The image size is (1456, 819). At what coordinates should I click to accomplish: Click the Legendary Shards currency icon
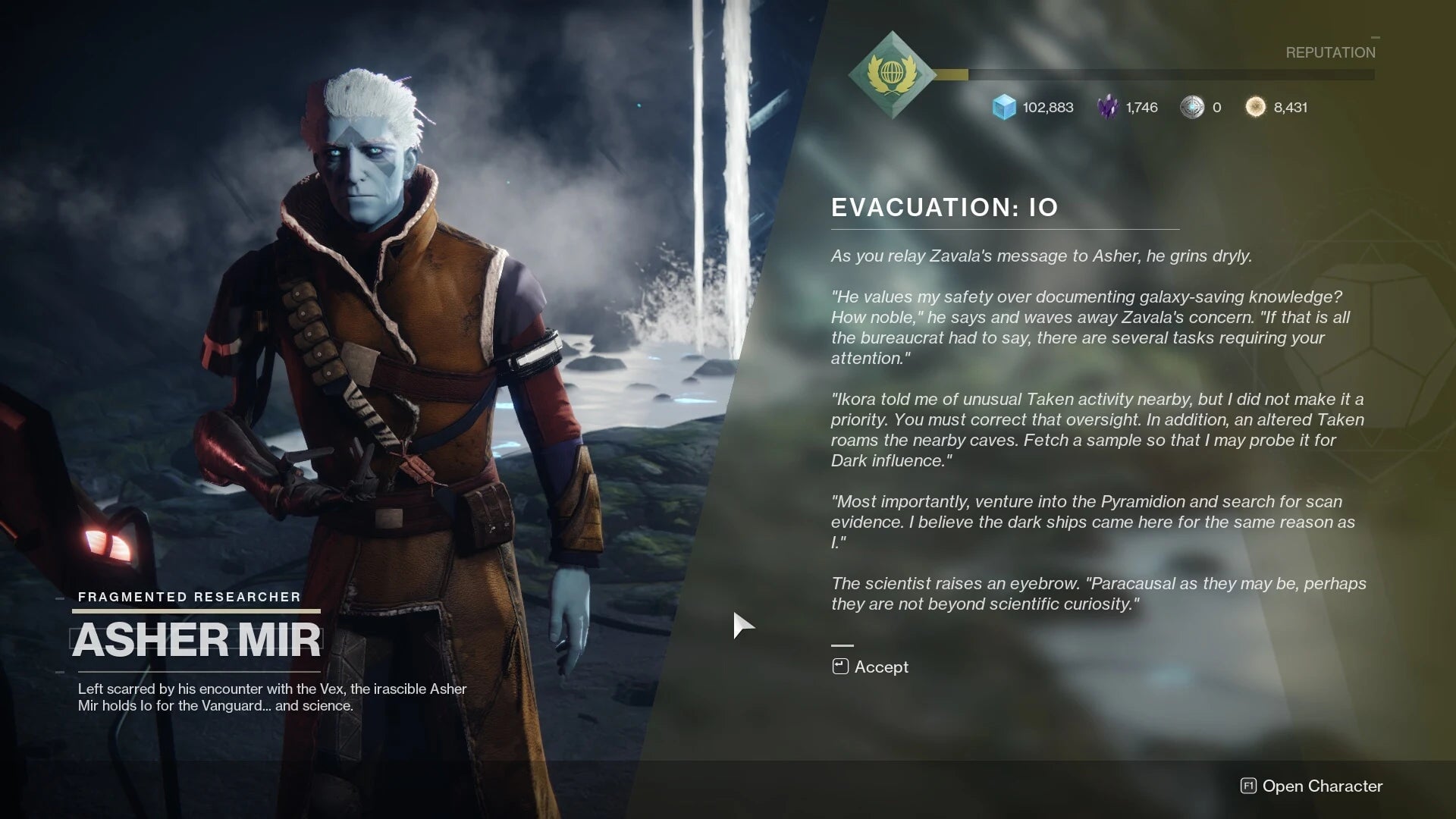[1106, 107]
